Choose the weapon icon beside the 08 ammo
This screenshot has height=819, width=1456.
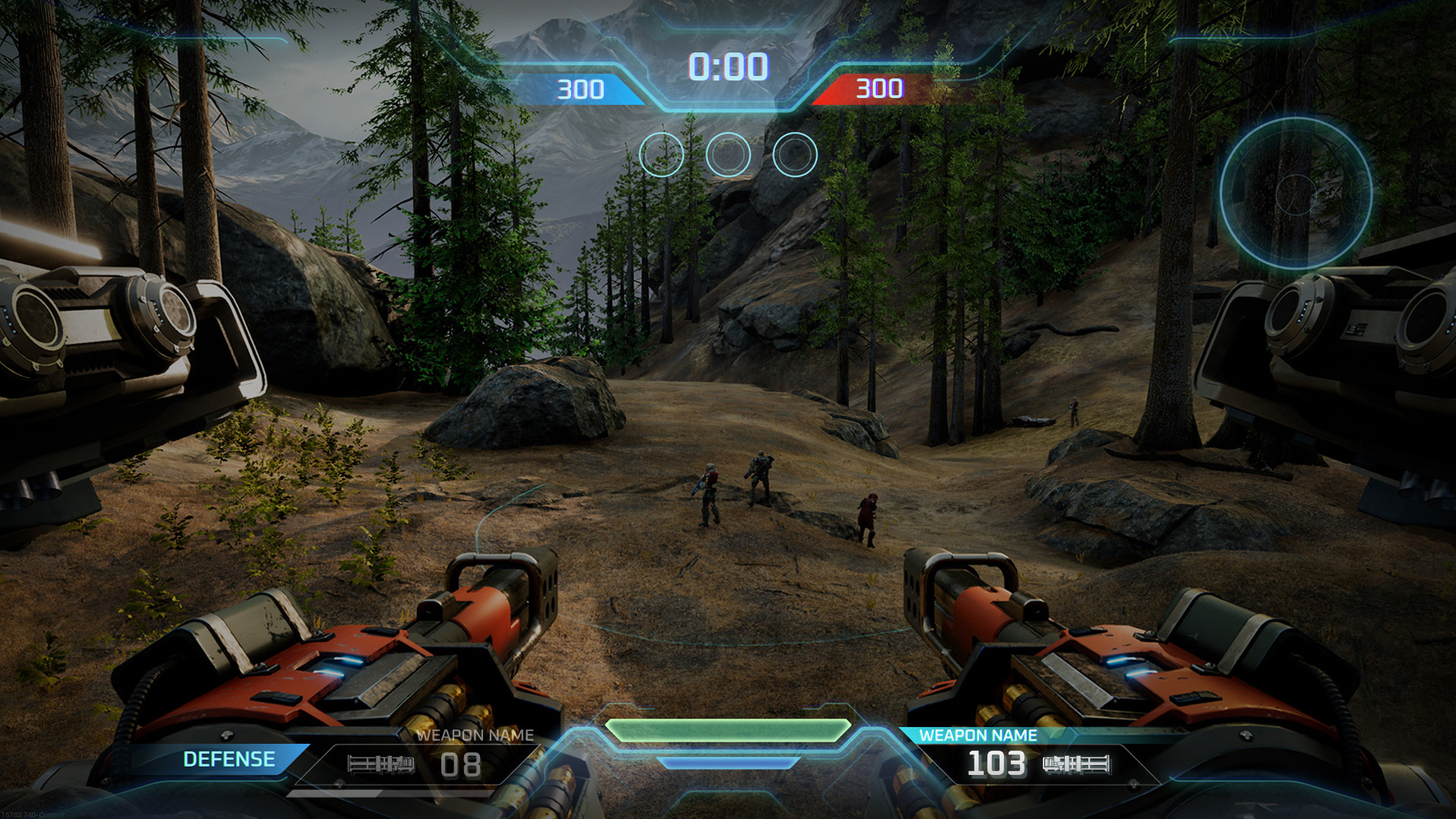(381, 764)
